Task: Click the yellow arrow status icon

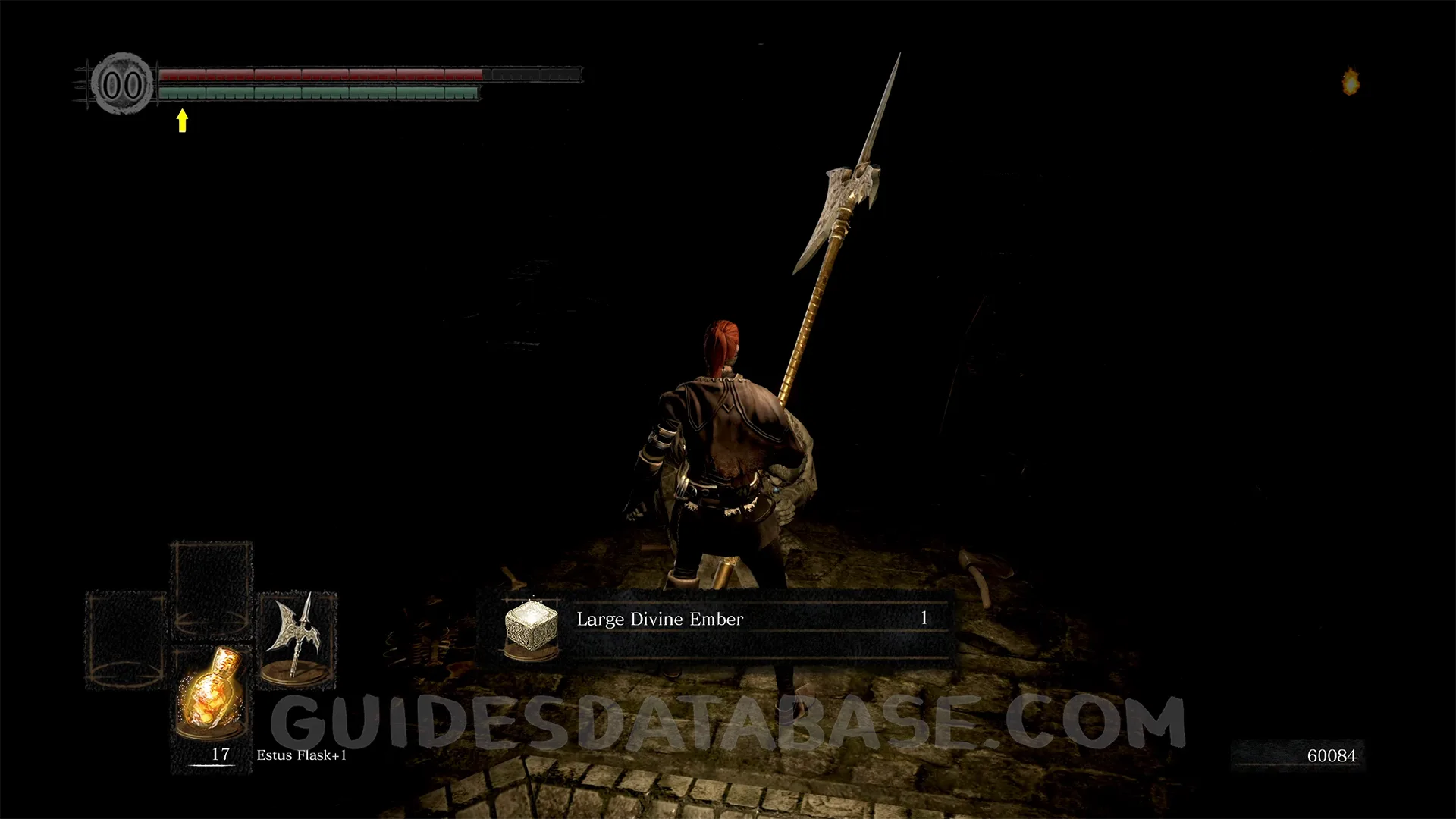Action: 182,121
